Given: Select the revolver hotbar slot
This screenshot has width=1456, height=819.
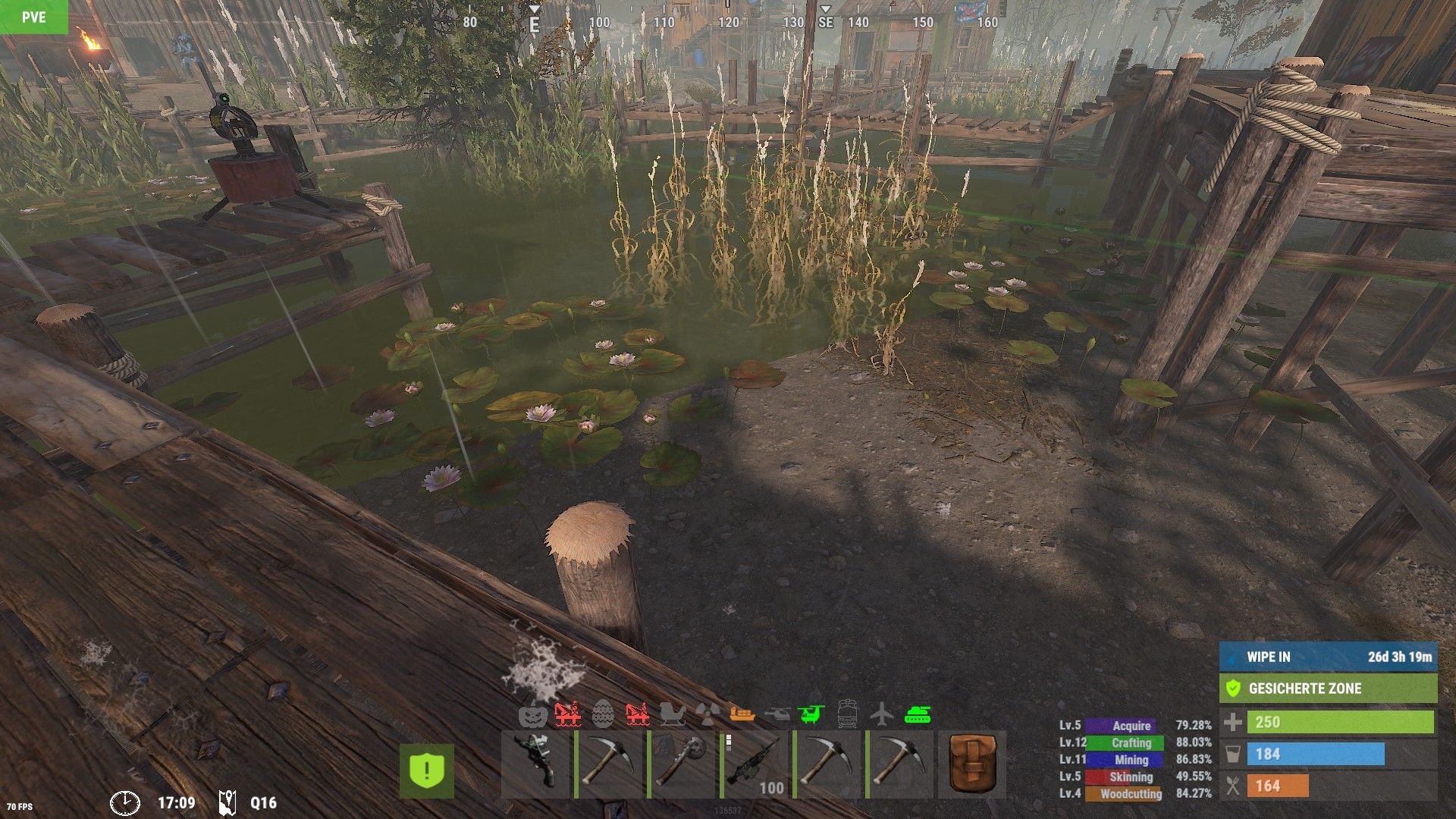Looking at the screenshot, I should (535, 764).
